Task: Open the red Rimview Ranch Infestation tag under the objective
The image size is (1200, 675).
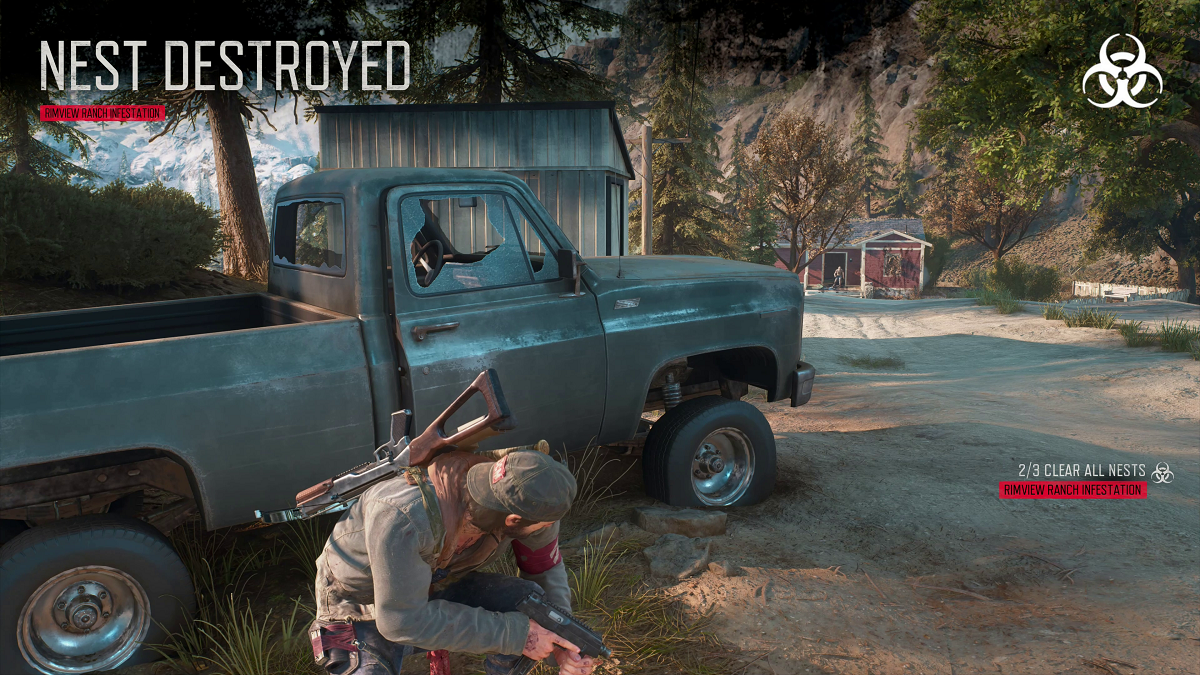Action: (1073, 490)
